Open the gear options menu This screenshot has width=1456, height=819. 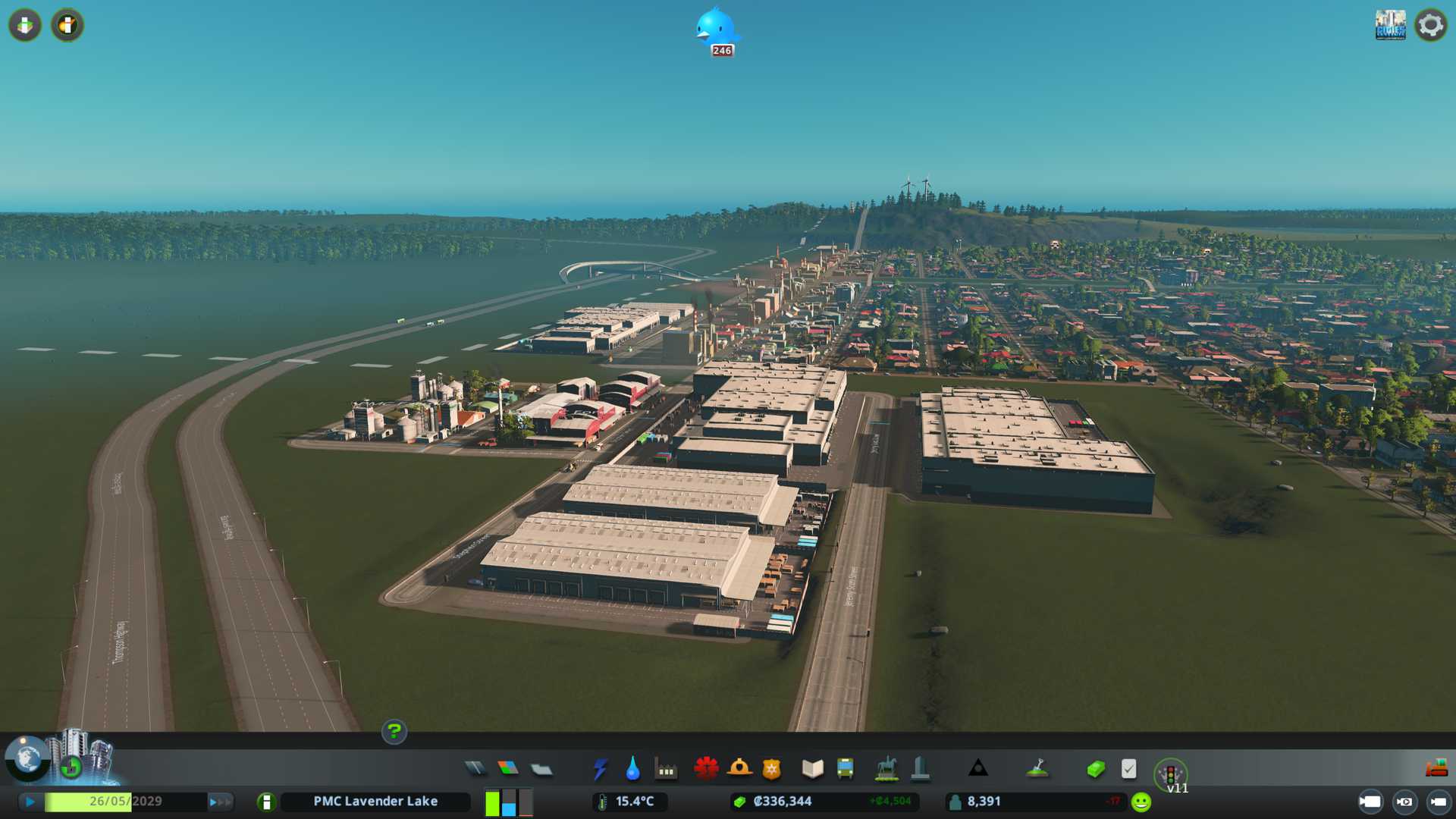pos(1430,26)
